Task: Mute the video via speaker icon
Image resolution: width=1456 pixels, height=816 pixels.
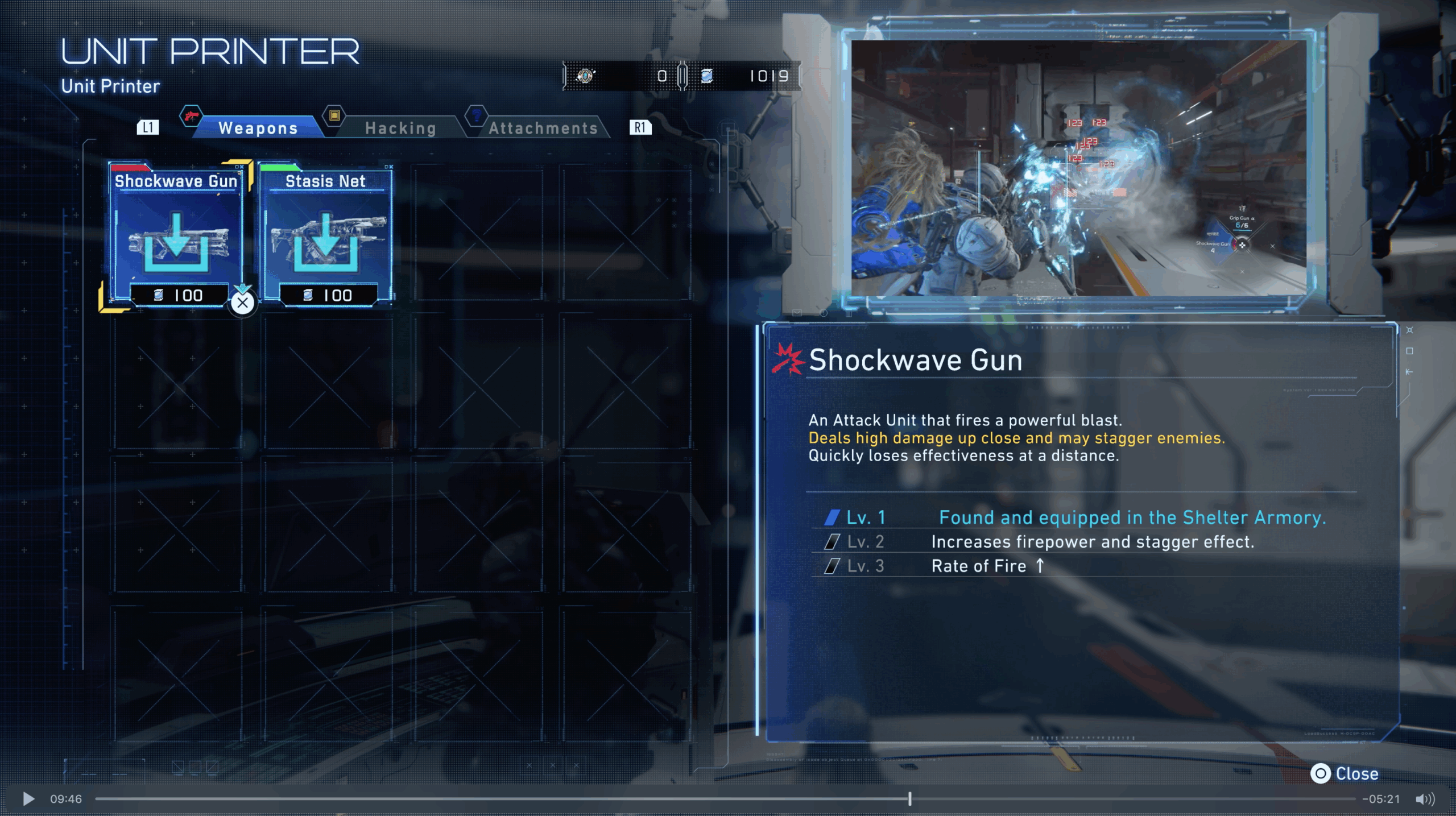Action: 1425,799
